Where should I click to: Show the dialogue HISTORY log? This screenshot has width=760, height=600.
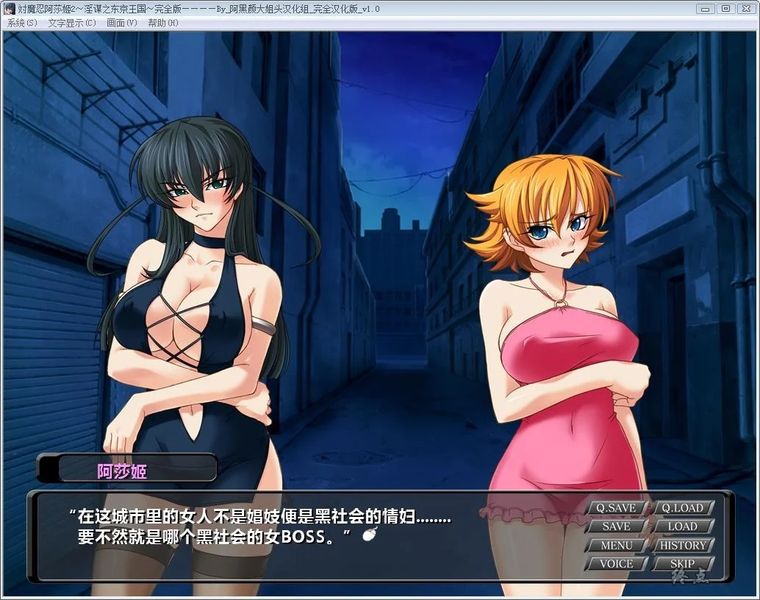pos(682,546)
